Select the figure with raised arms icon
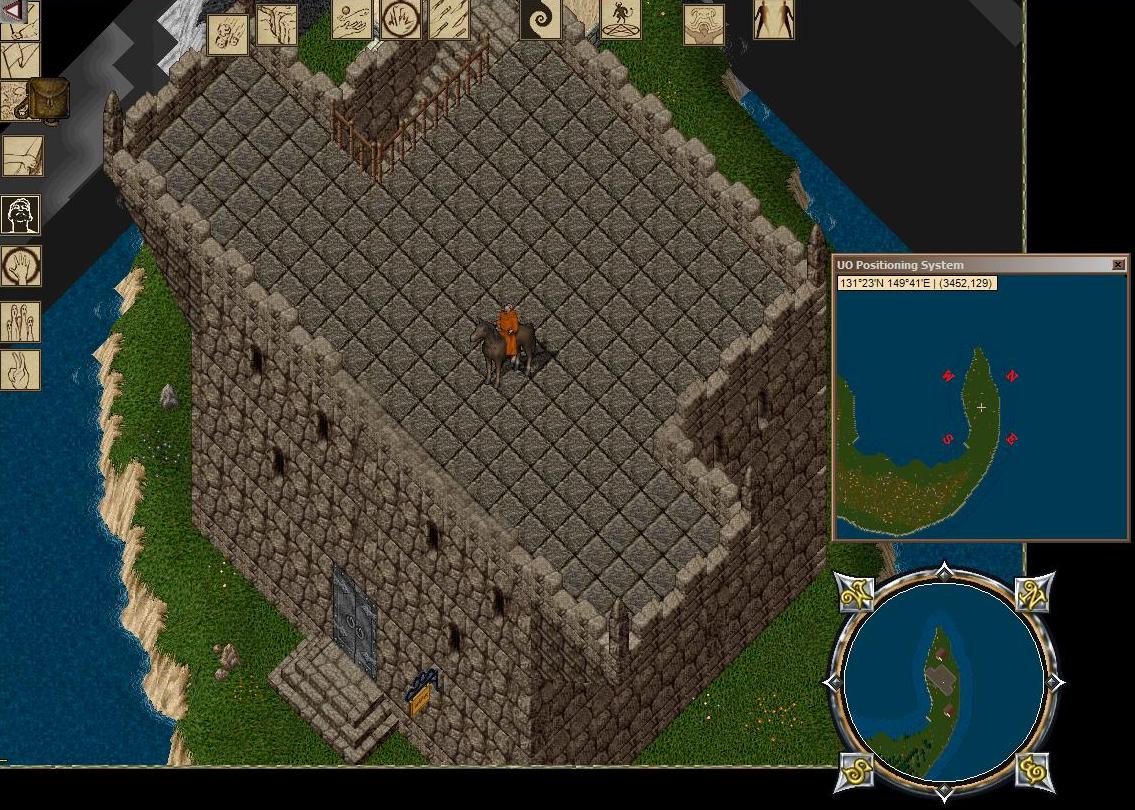The width and height of the screenshot is (1135, 810). coord(704,25)
